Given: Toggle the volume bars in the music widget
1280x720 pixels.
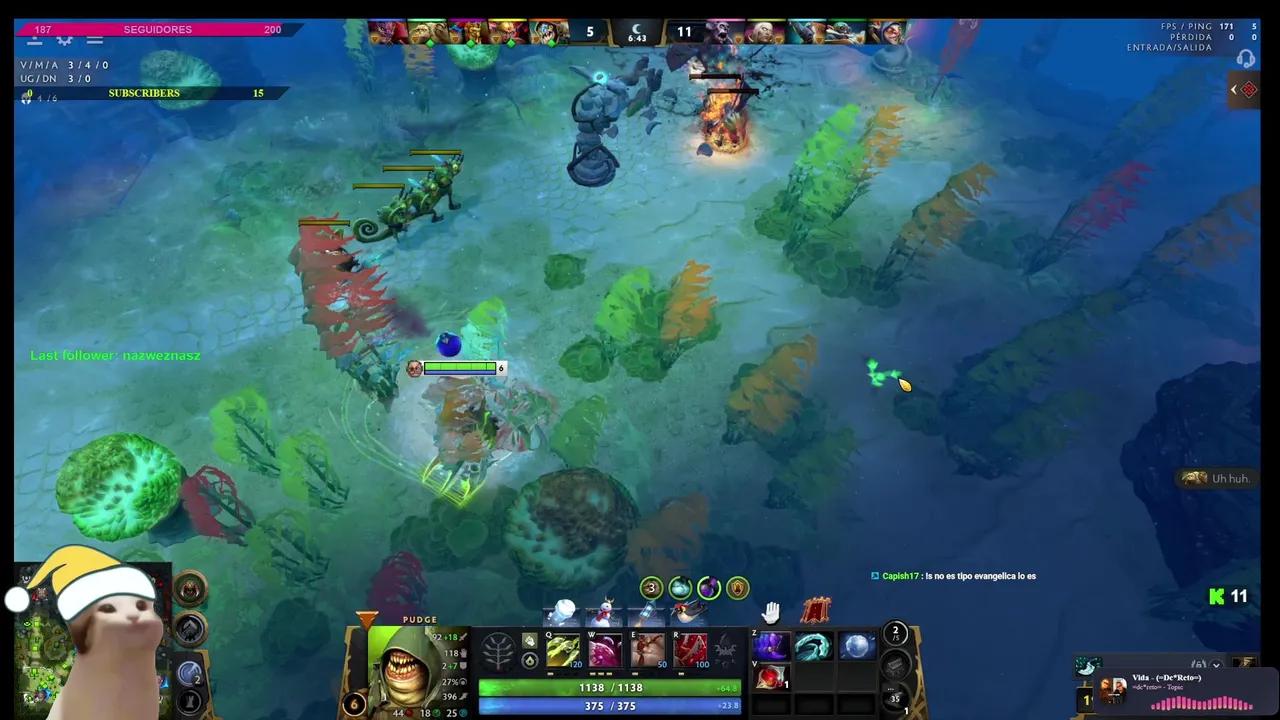Looking at the screenshot, I should [x=1199, y=663].
